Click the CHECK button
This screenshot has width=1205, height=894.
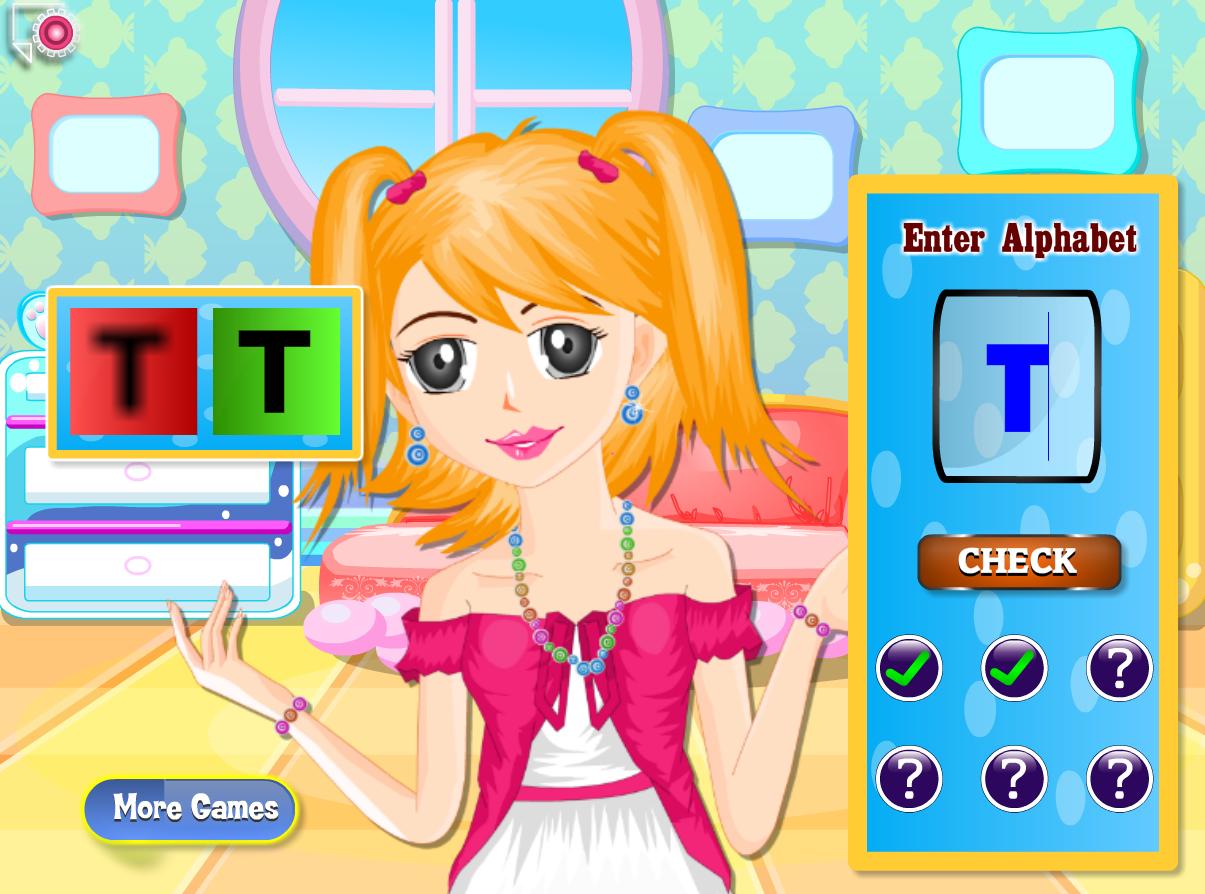[1018, 562]
